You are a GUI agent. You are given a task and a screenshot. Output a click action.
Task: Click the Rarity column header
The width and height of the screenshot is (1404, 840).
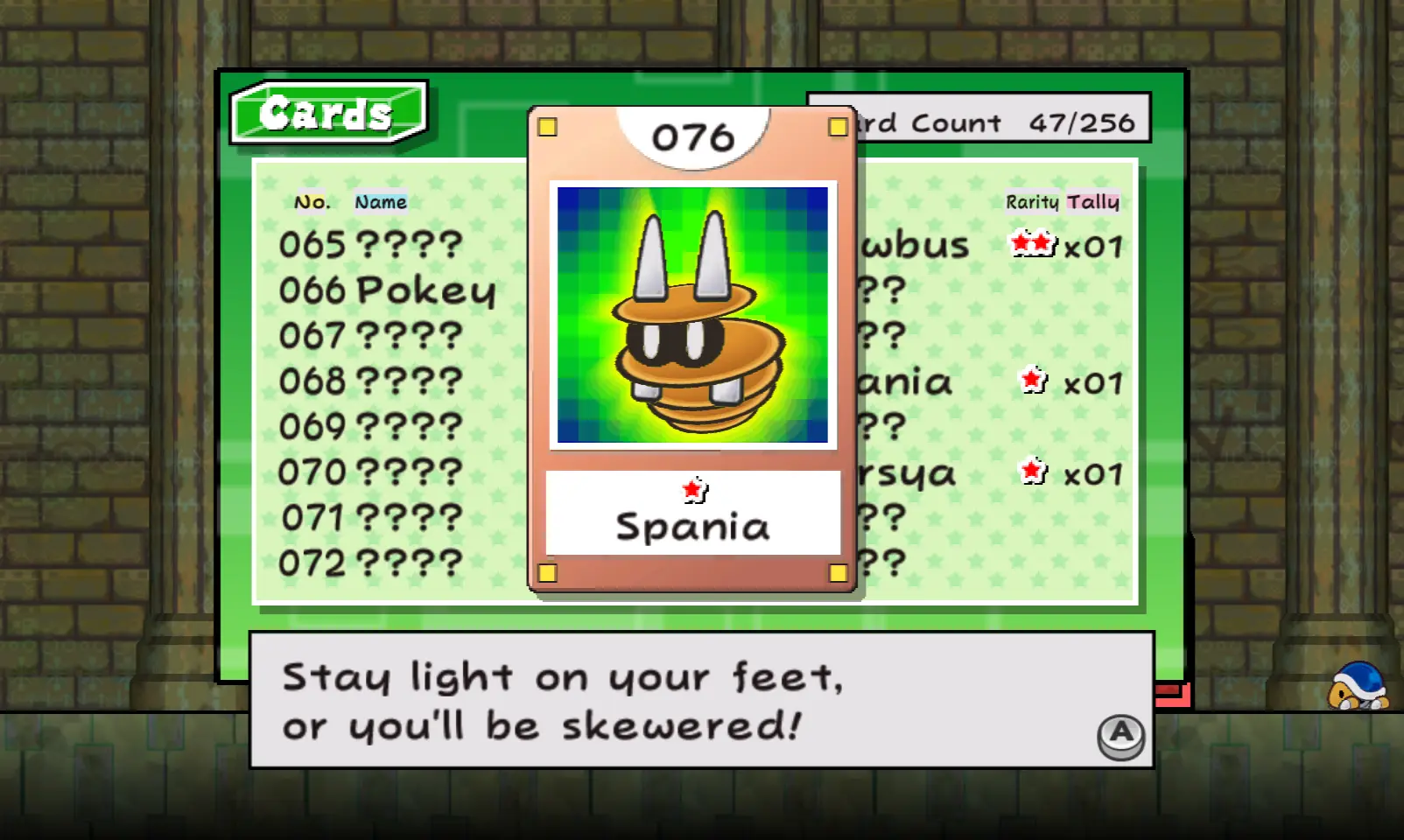(x=1032, y=202)
